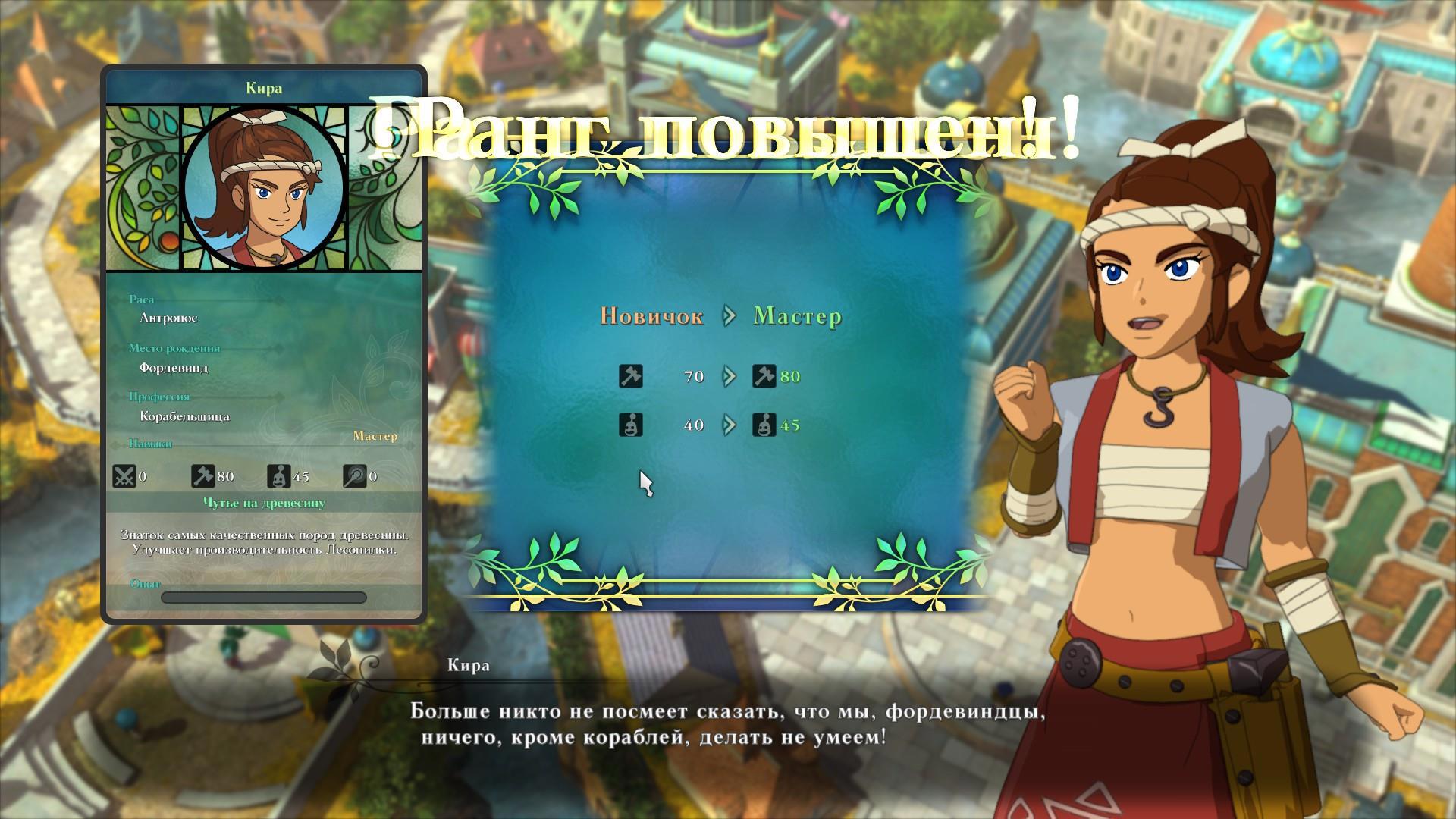Advance Kira's dialogue line

click(x=728, y=724)
